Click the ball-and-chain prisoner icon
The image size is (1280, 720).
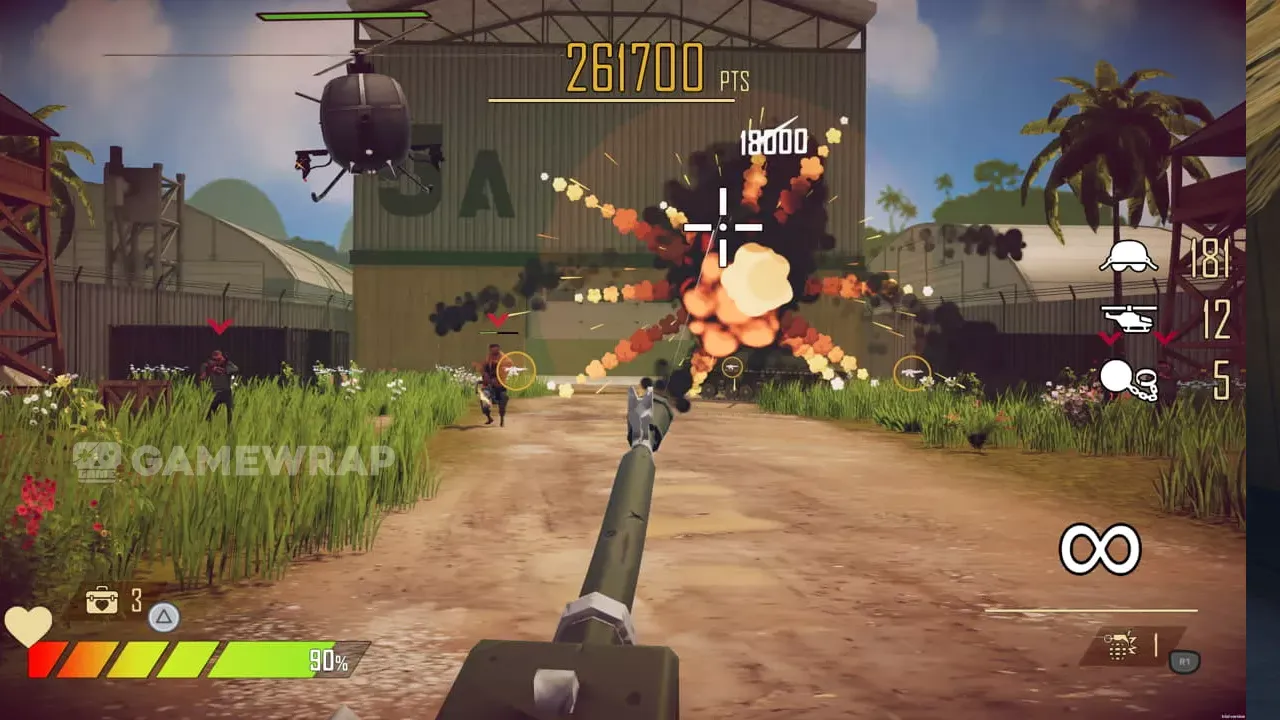tap(1128, 380)
